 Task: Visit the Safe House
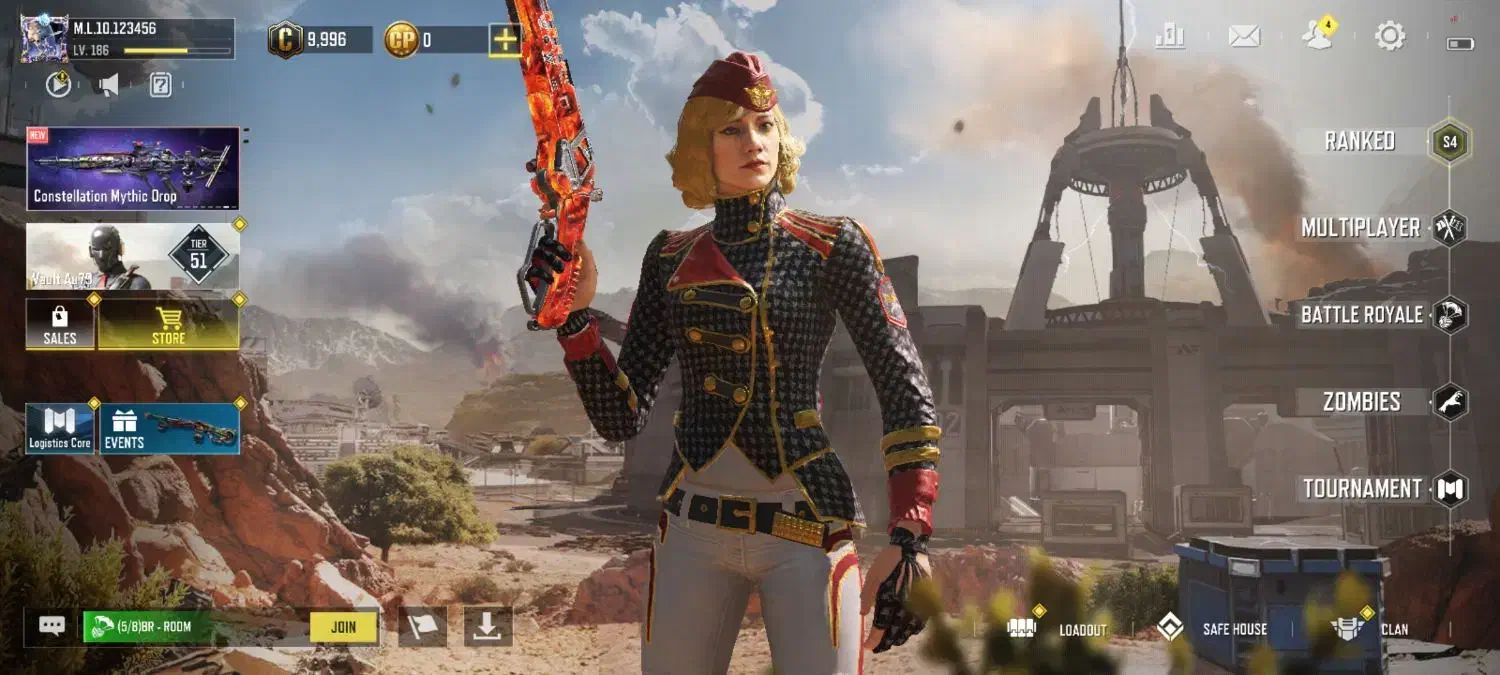pos(1212,629)
